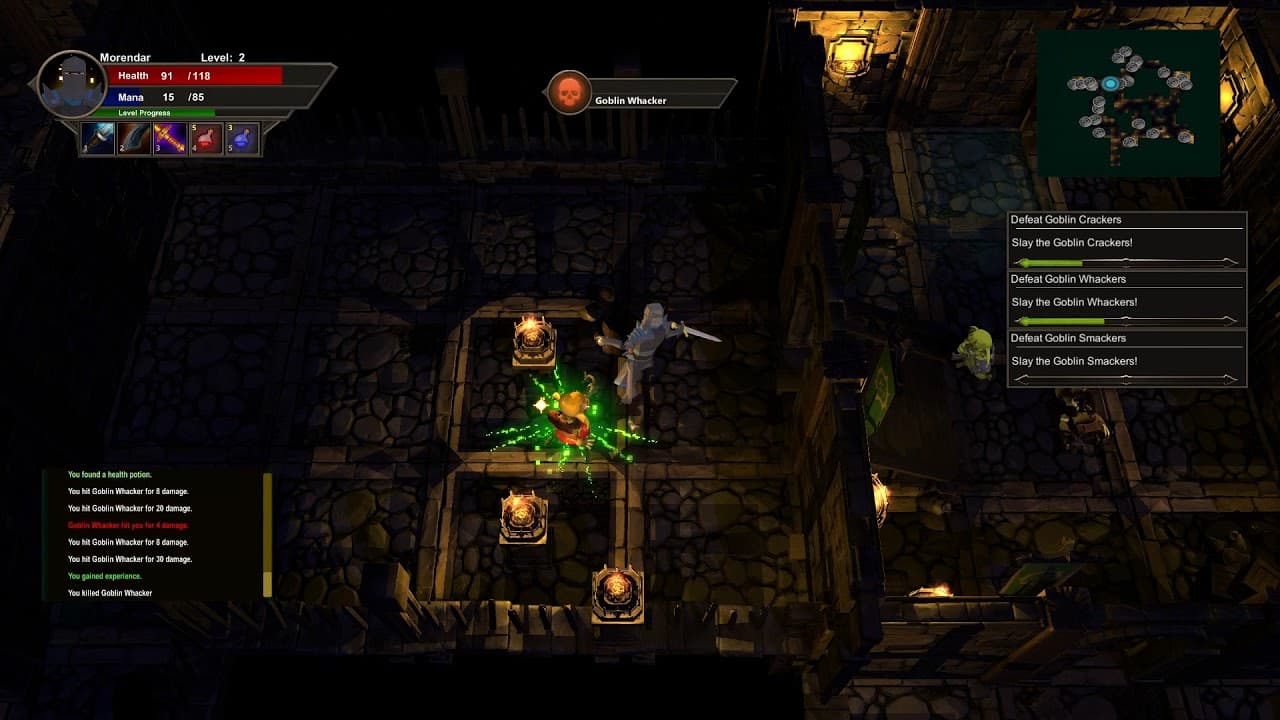Screen dimensions: 1280x720
Task: Activate the glowing hammer ability in slot 1
Action: 98,138
